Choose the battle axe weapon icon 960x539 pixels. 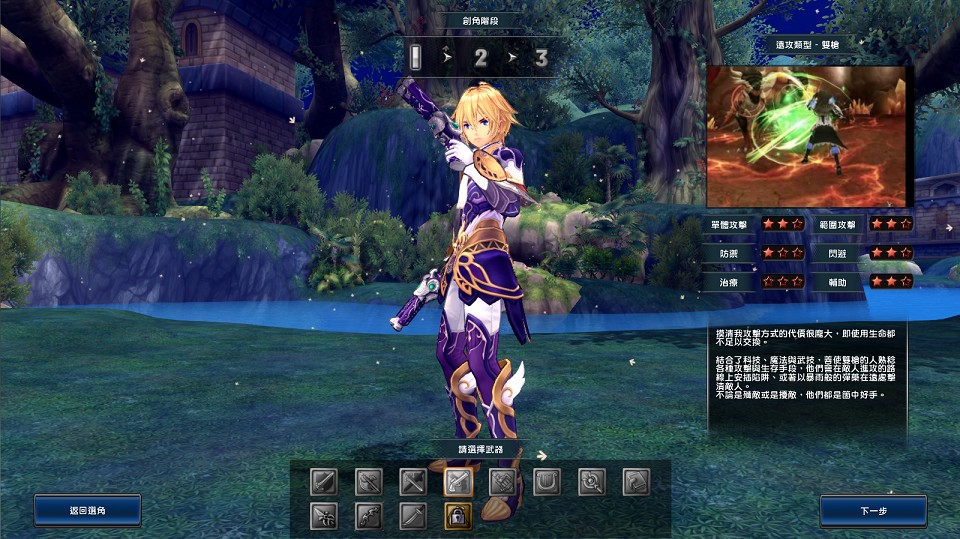pos(369,482)
